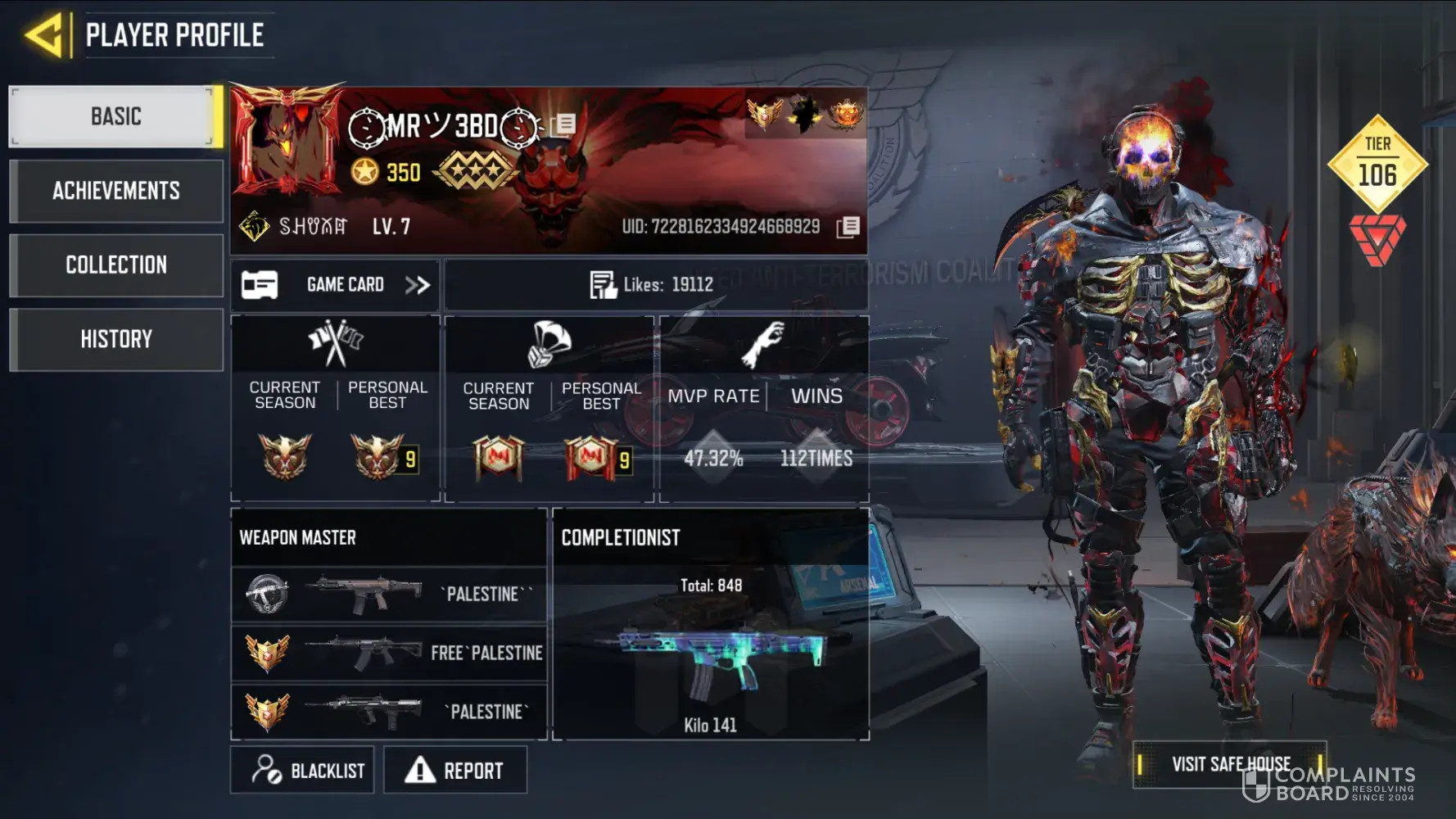Visit the player's Safe House
The height and width of the screenshot is (819, 1456).
point(1230,764)
